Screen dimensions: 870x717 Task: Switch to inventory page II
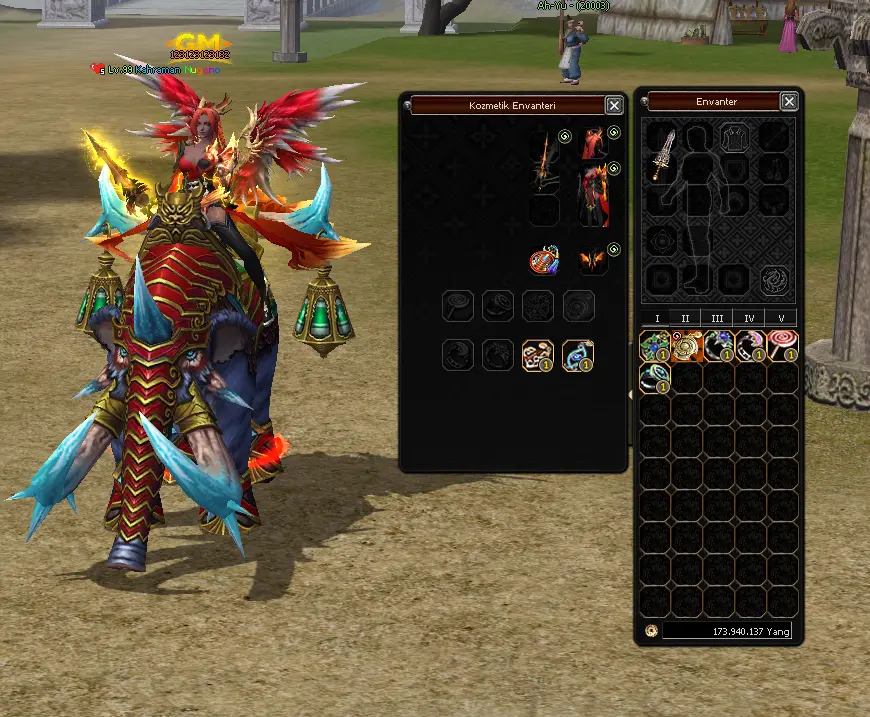point(686,318)
